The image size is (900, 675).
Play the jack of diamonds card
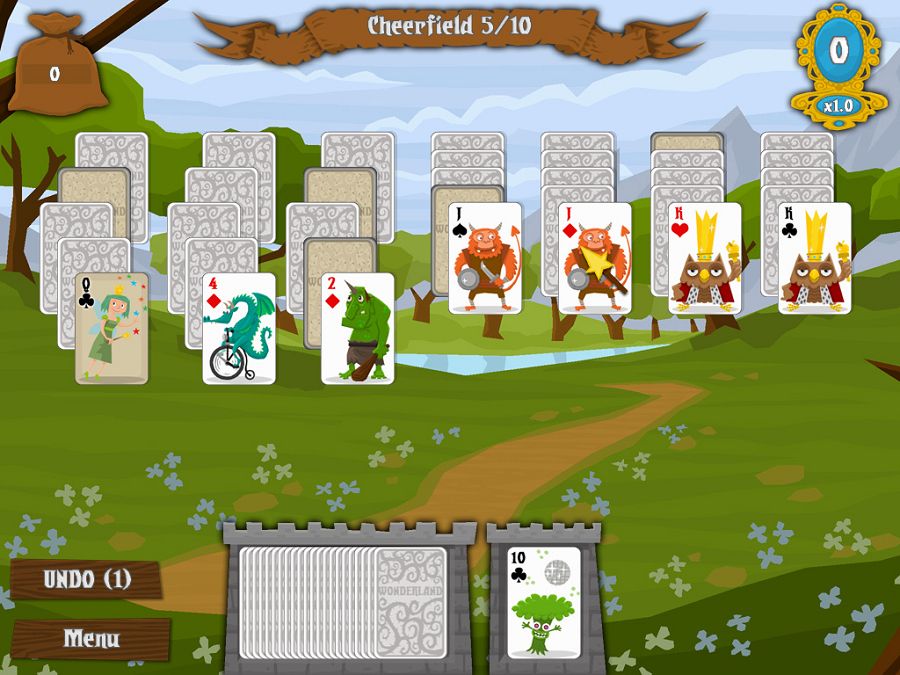(595, 258)
